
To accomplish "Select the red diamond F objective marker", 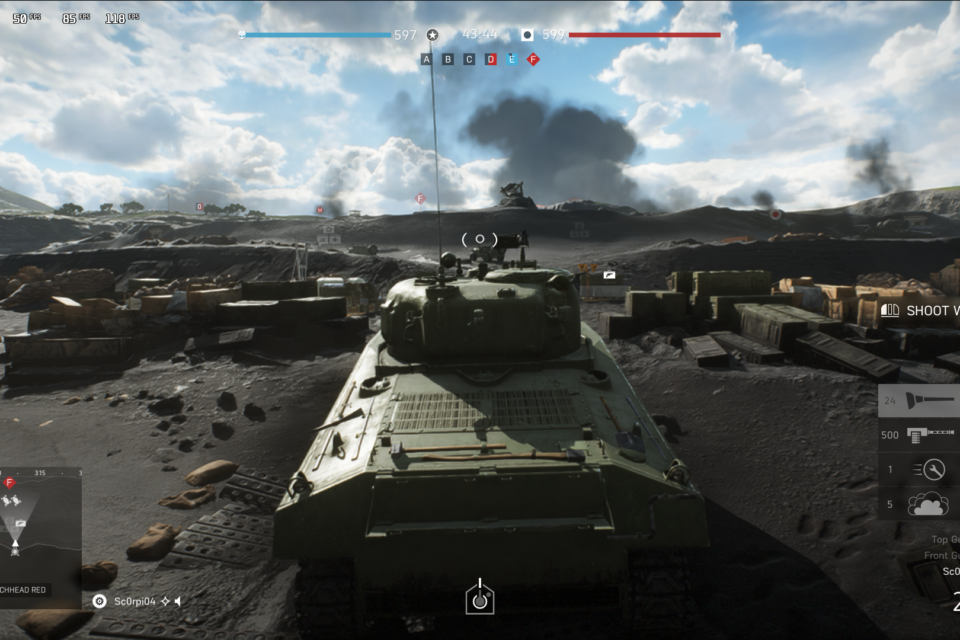I will tap(533, 59).
